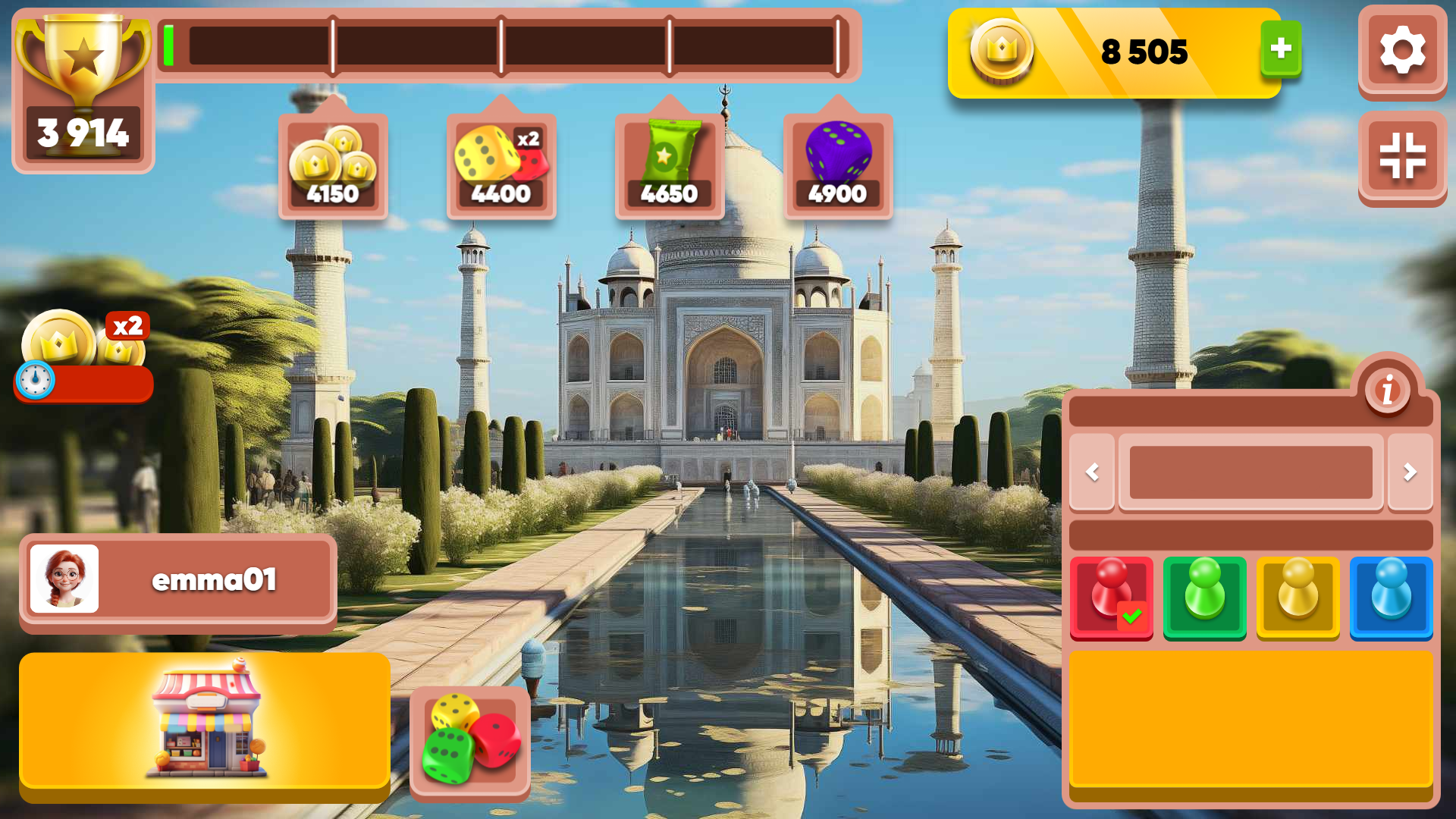Open the info panel via the i icon
Image resolution: width=1456 pixels, height=819 pixels.
coord(1386,390)
